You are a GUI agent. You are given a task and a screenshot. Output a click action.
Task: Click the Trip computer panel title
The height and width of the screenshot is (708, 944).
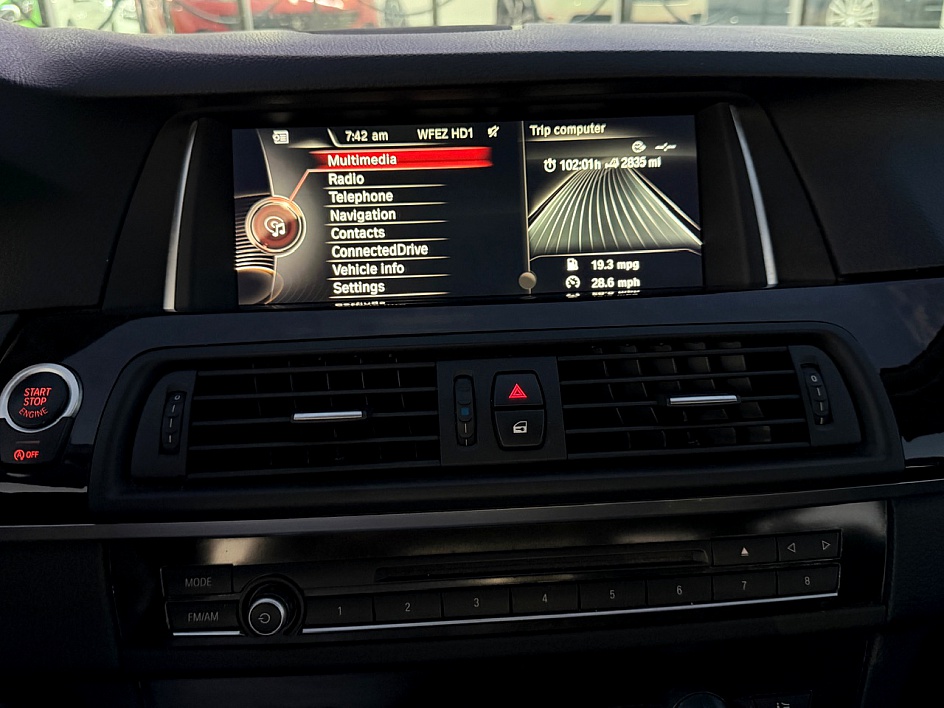[x=567, y=130]
